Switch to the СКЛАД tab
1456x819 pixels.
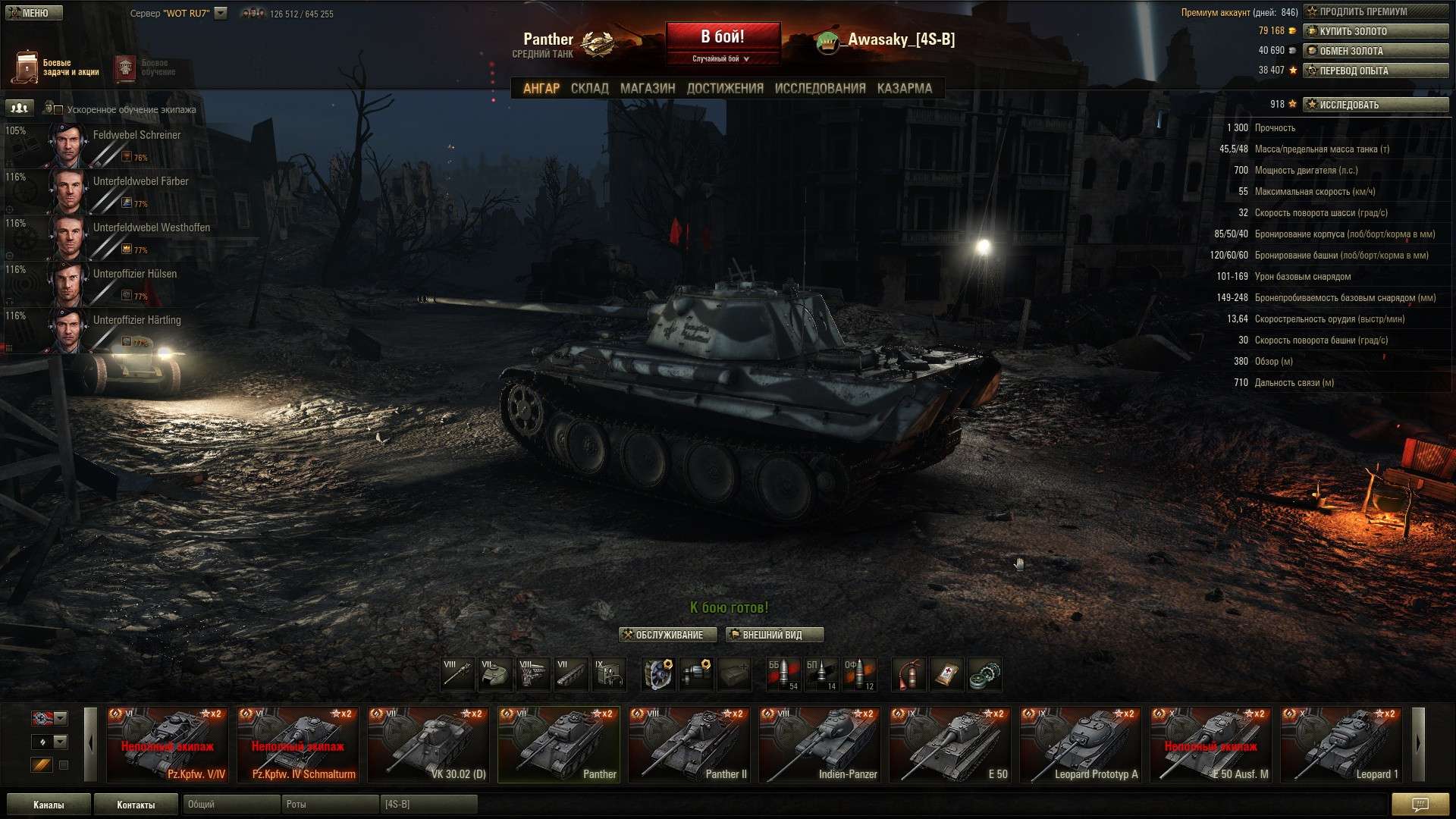click(589, 89)
